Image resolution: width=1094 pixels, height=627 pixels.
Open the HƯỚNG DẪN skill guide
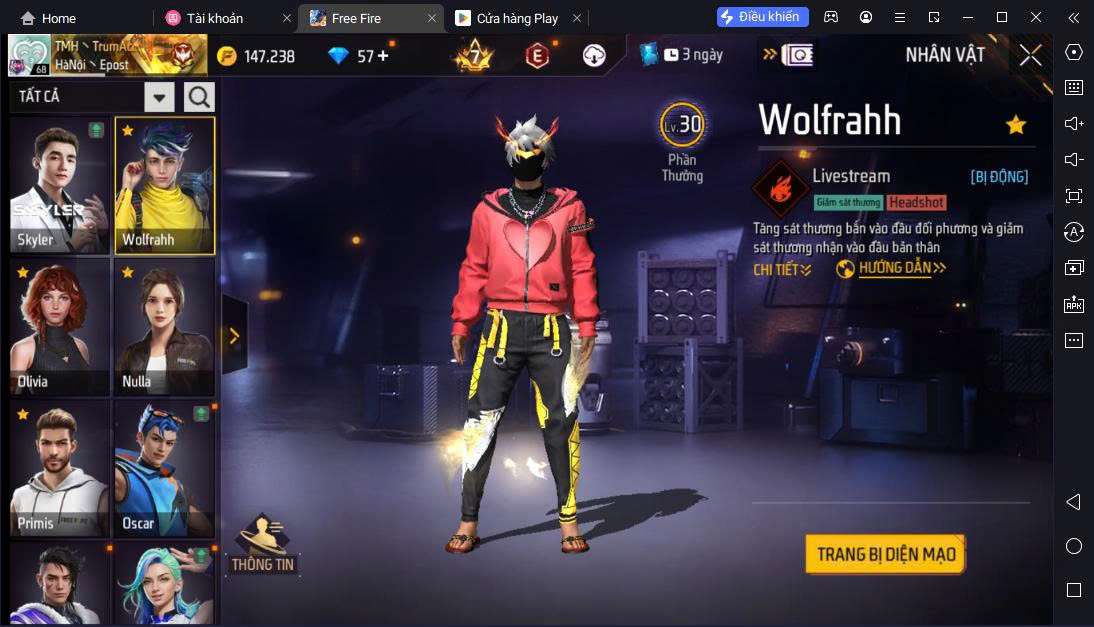(891, 269)
